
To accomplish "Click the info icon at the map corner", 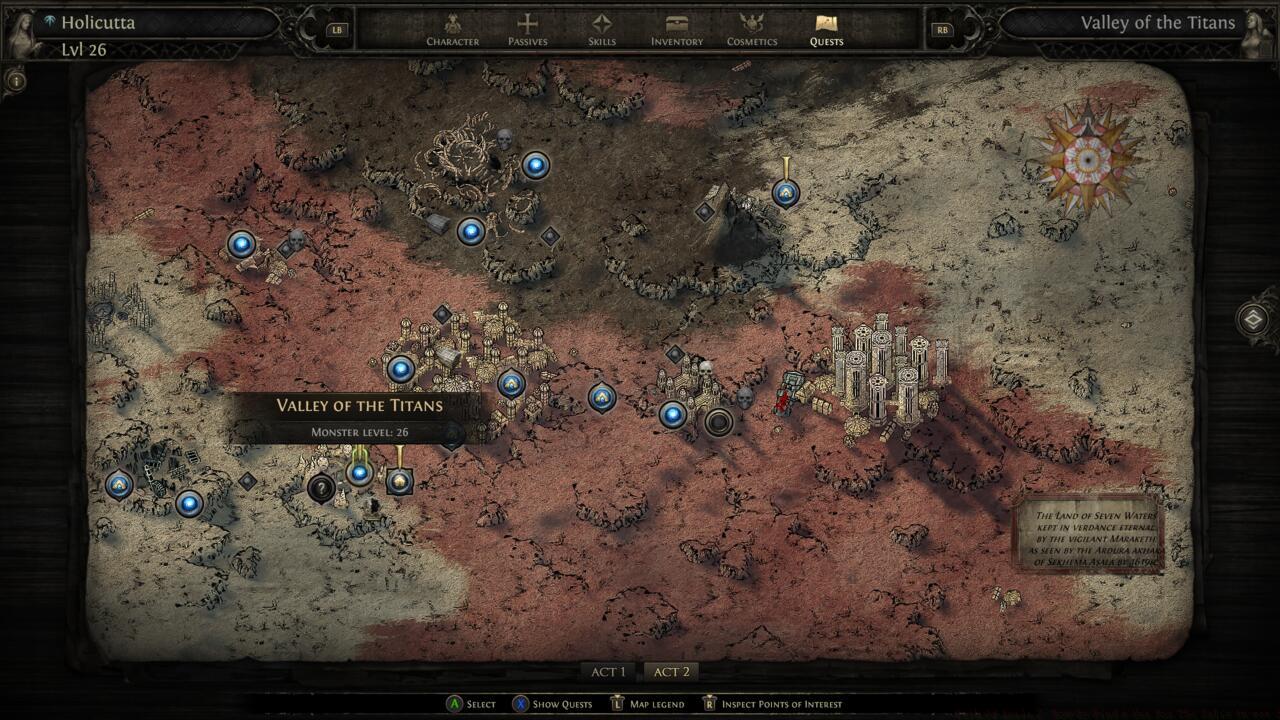I will point(16,80).
